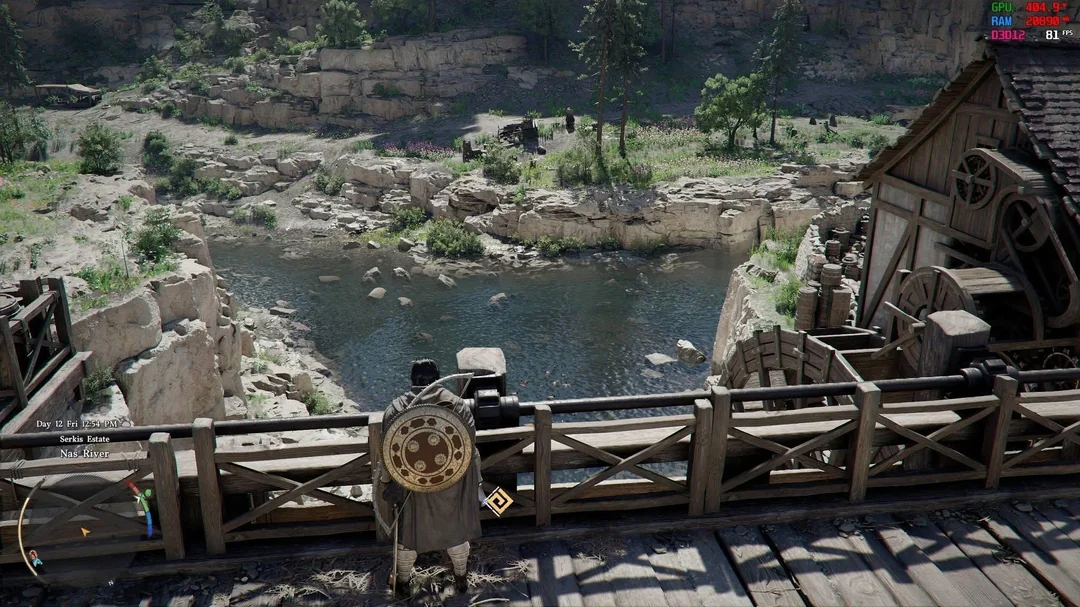Select the green marker on minimap edge
Viewport: 1080px width, 607px height.
[x=146, y=494]
